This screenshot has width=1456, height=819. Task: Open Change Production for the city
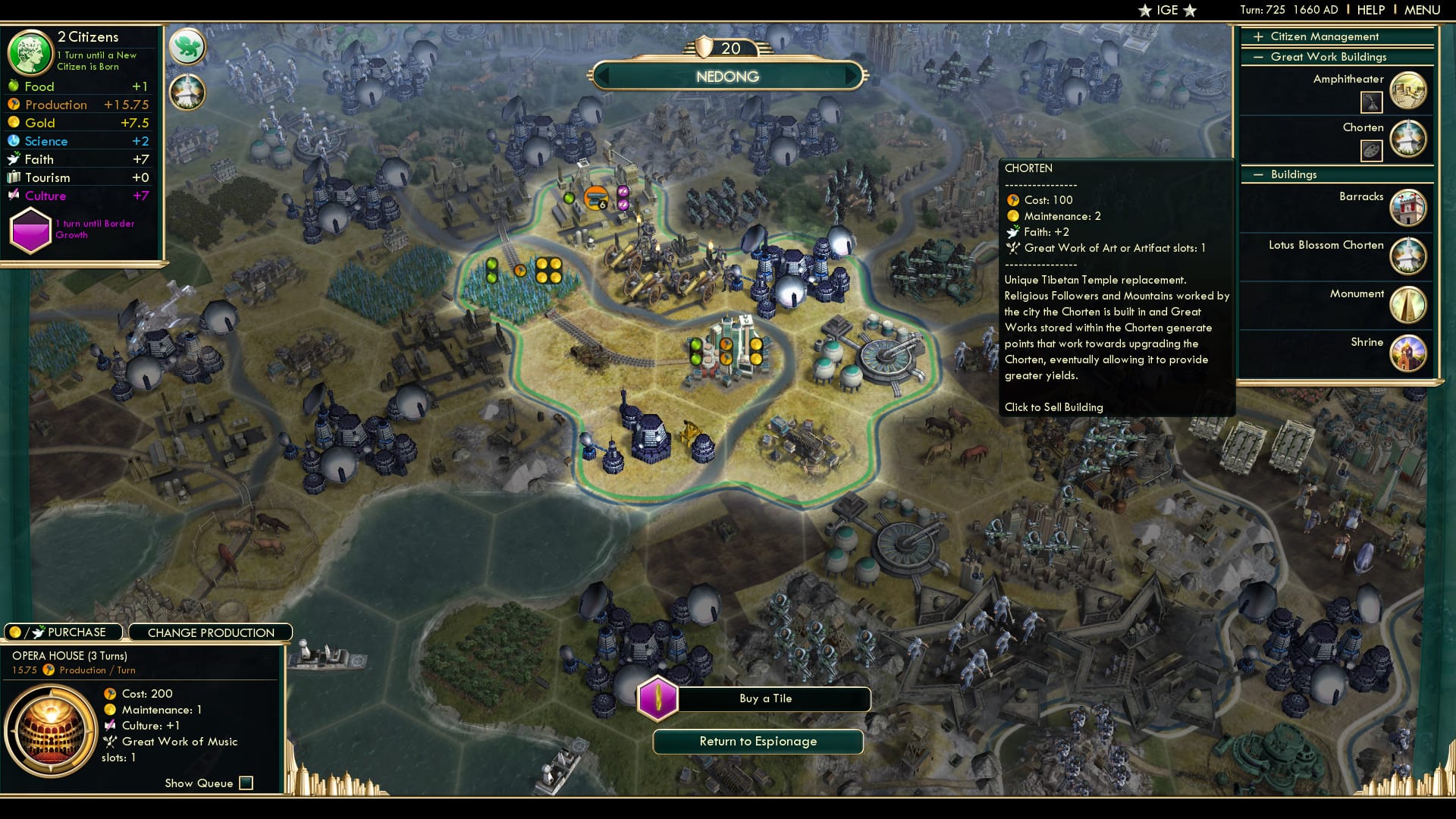point(211,632)
